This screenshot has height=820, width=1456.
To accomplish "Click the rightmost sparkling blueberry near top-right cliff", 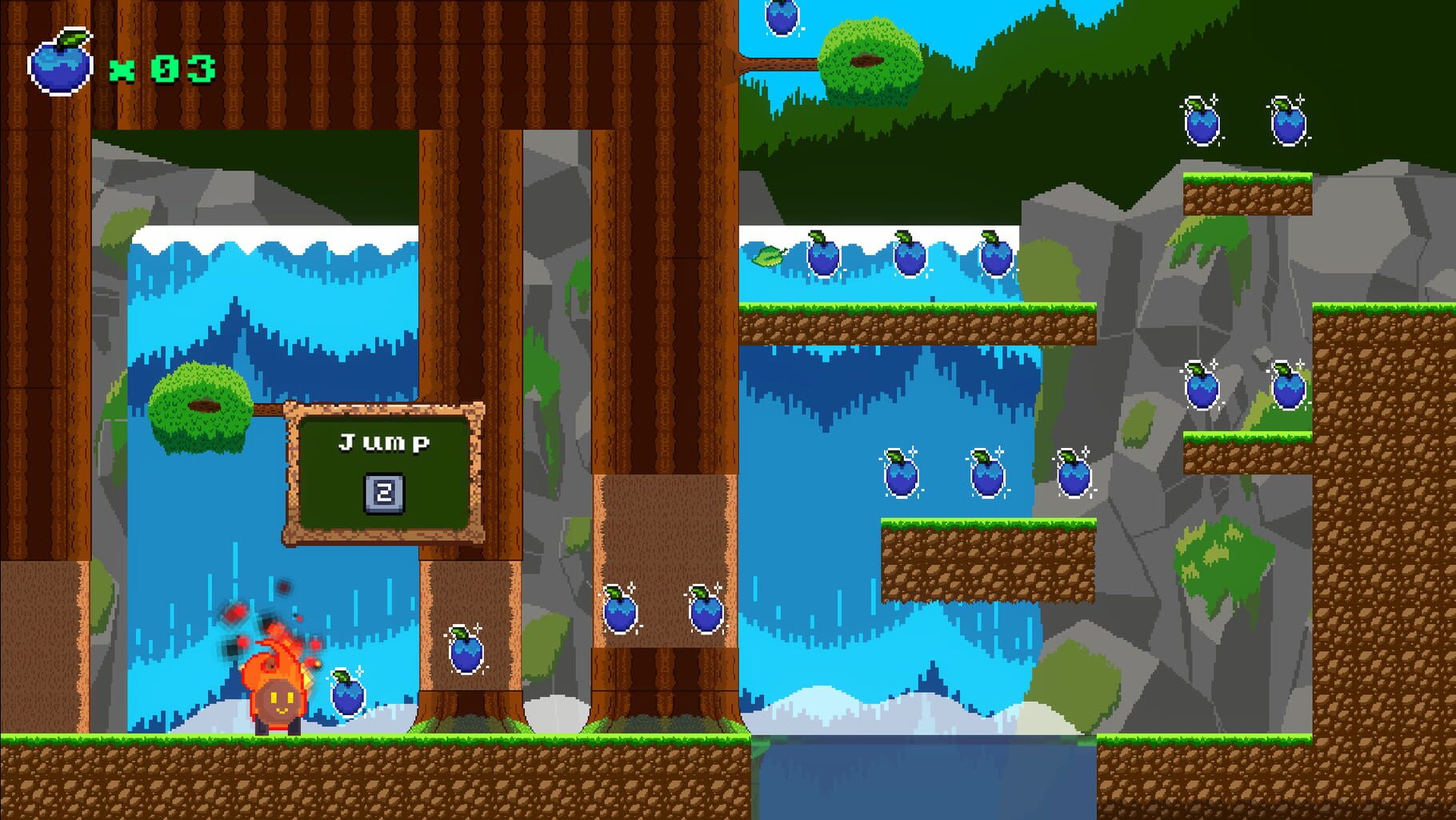I will pyautogui.click(x=1288, y=124).
